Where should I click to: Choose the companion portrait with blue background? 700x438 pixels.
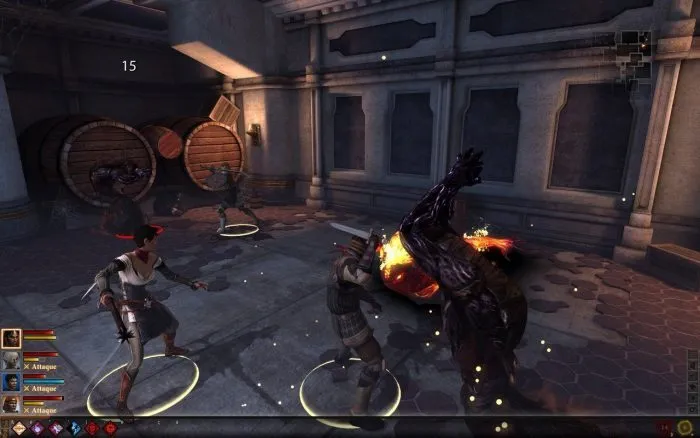click(12, 382)
